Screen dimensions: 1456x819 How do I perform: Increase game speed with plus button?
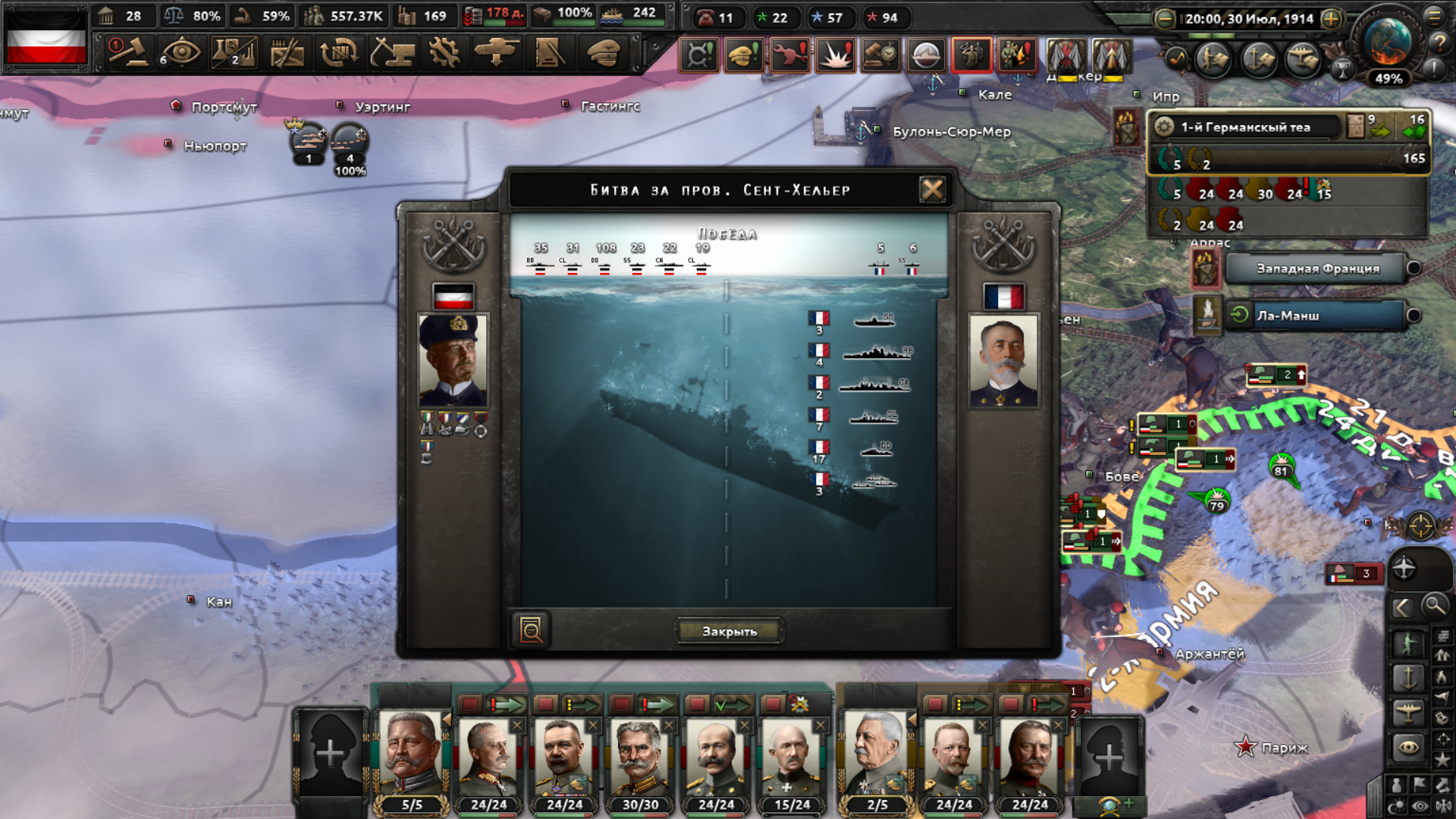[1331, 19]
